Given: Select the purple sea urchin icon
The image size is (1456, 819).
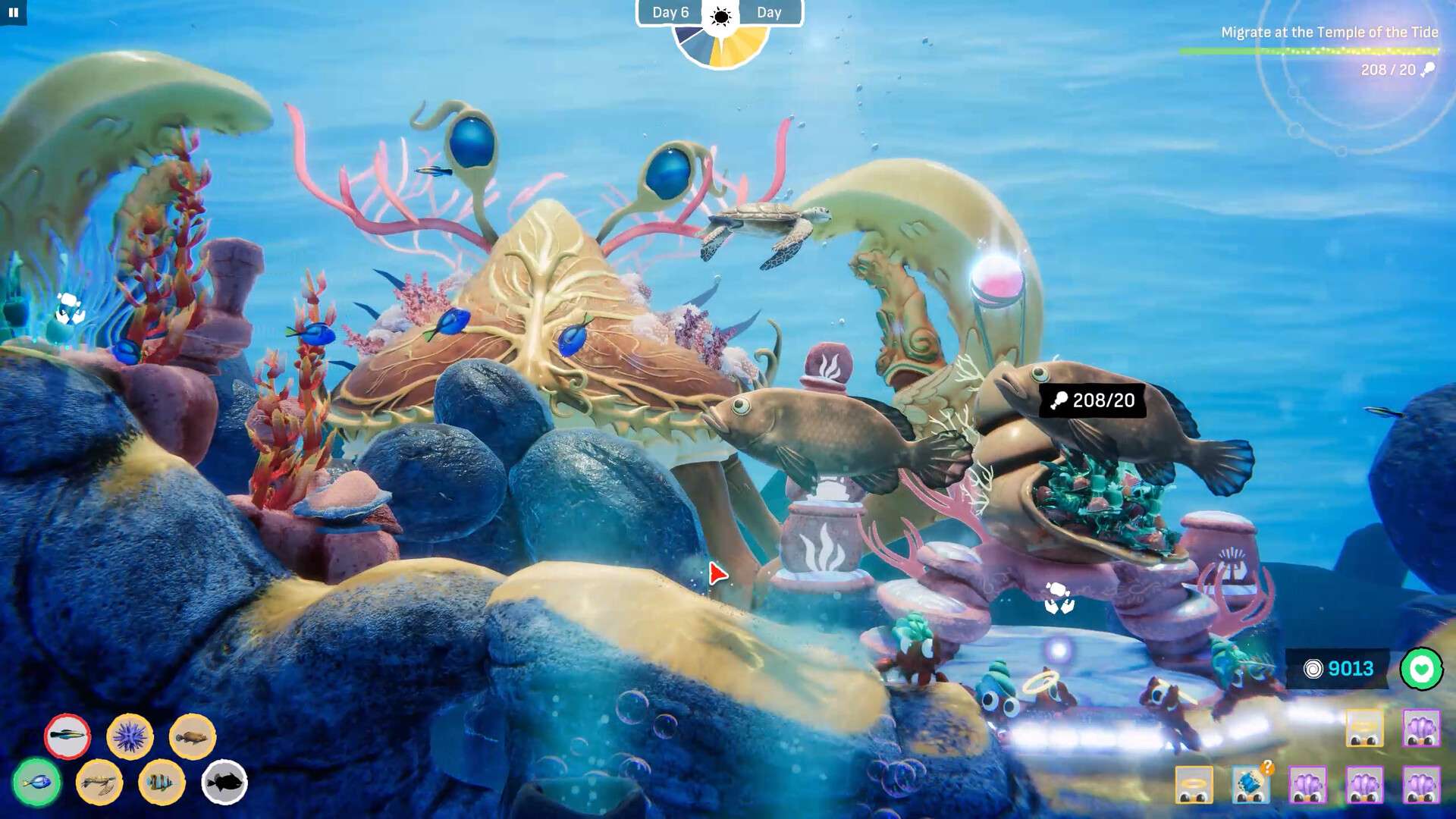Looking at the screenshot, I should (x=130, y=736).
